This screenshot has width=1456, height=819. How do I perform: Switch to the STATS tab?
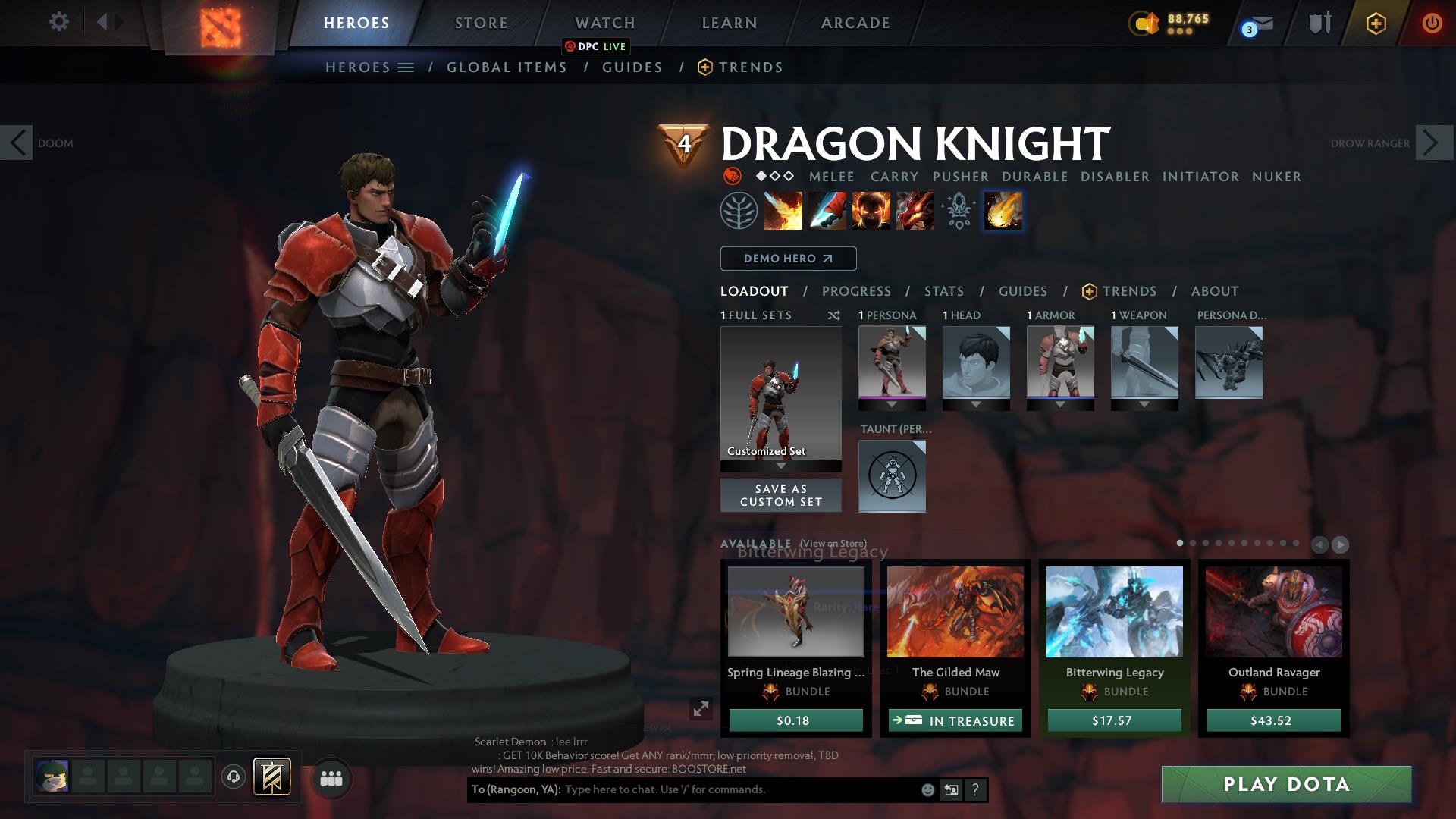943,291
